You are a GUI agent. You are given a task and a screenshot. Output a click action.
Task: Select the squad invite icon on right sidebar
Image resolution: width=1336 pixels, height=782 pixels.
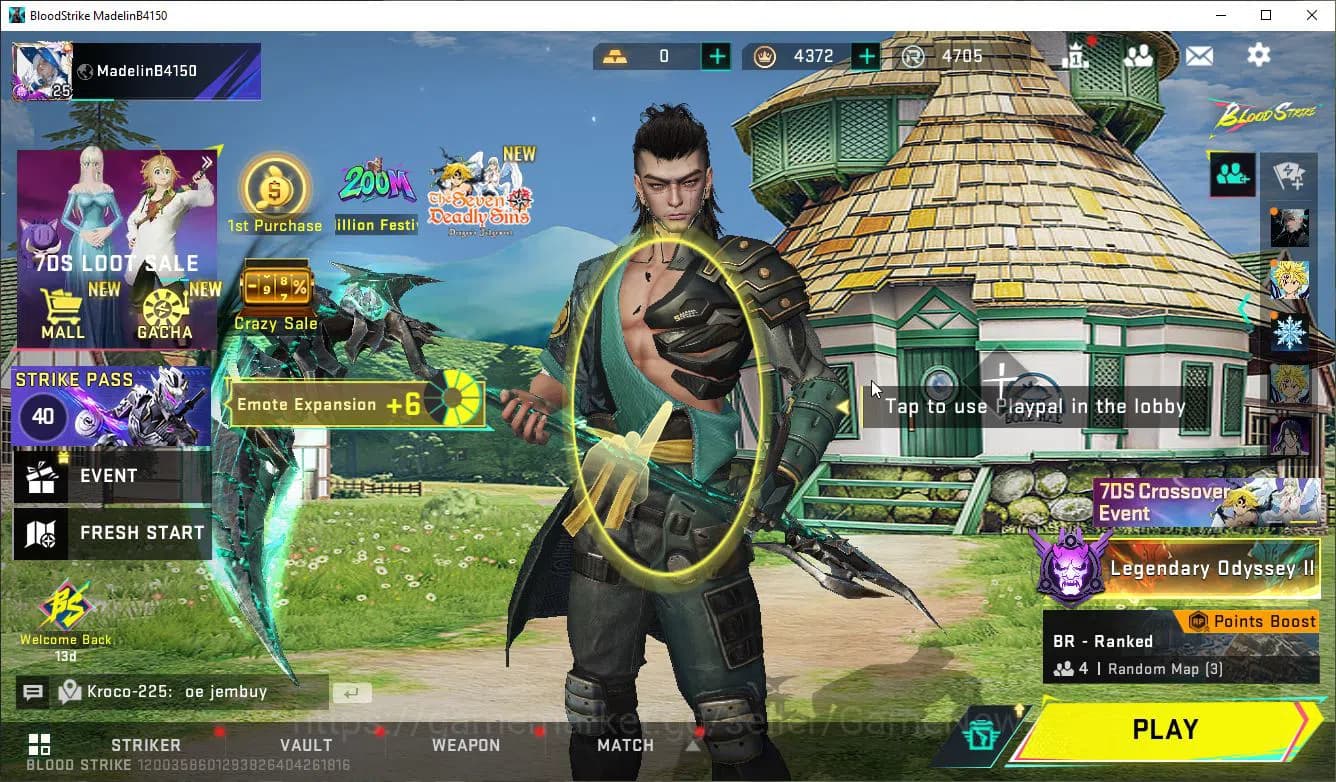tap(1232, 173)
